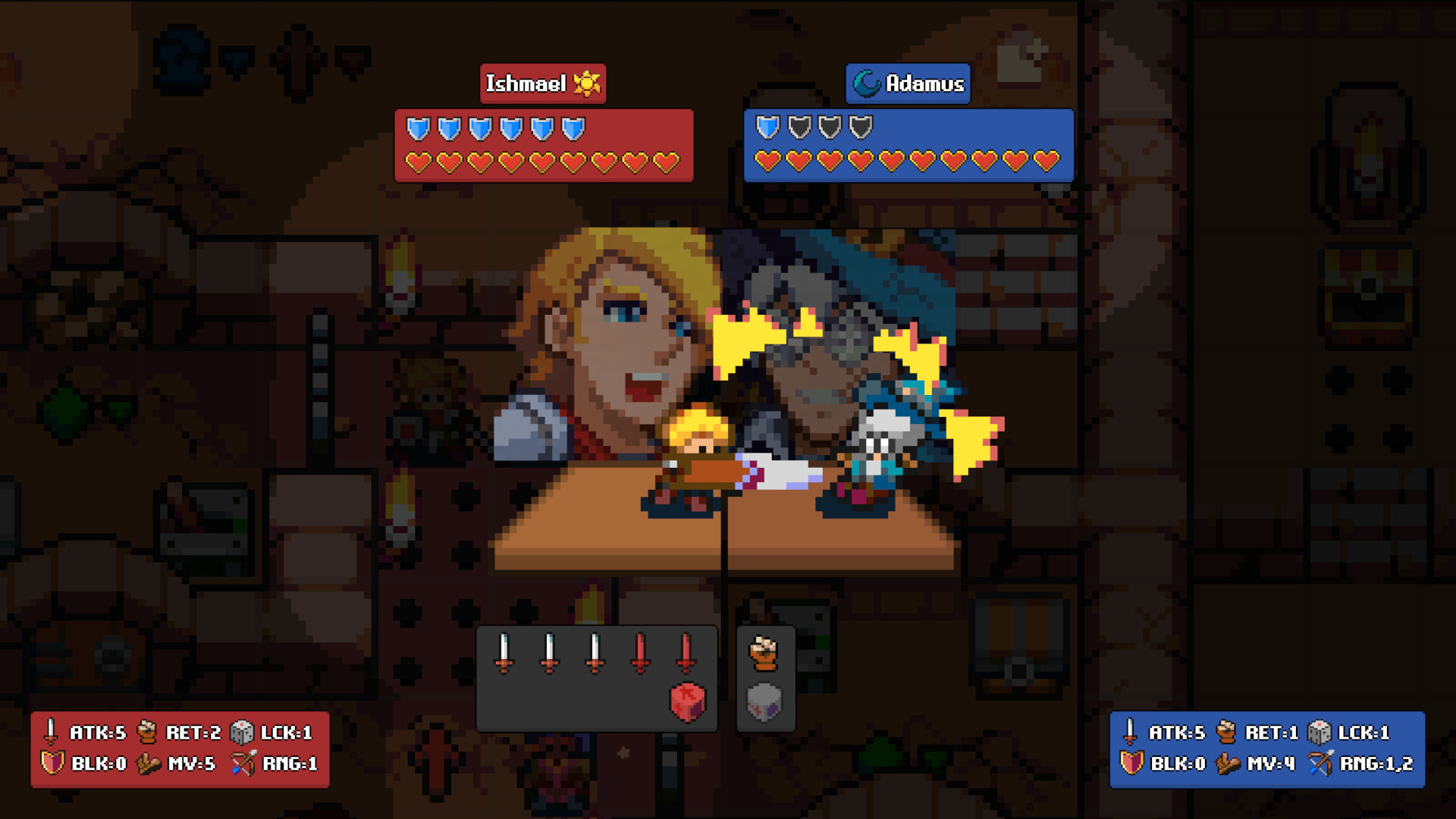The image size is (1456, 819).
Task: Toggle the fourth red sword in the tray
Action: pyautogui.click(x=639, y=654)
